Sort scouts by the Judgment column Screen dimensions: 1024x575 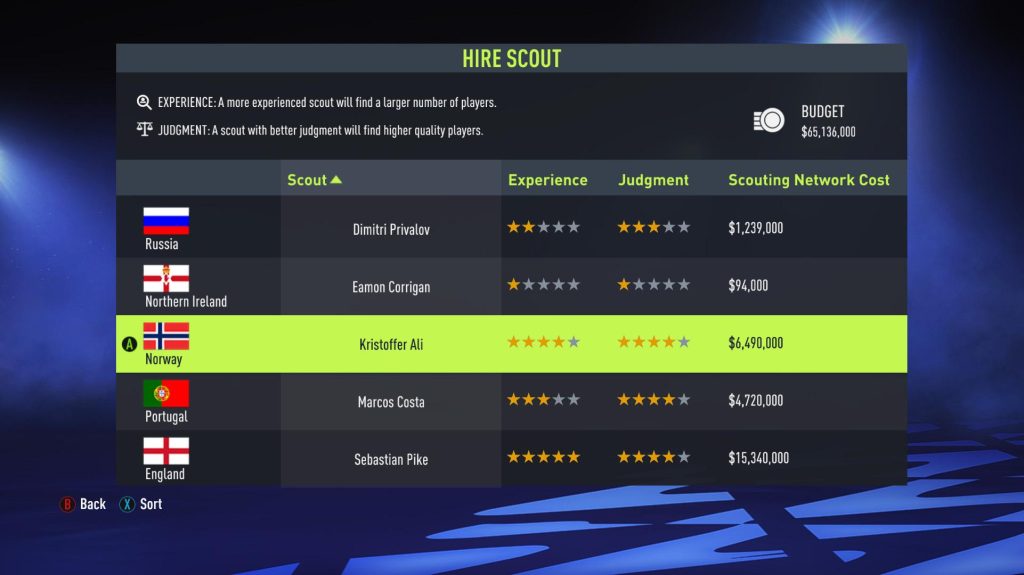[x=653, y=180]
